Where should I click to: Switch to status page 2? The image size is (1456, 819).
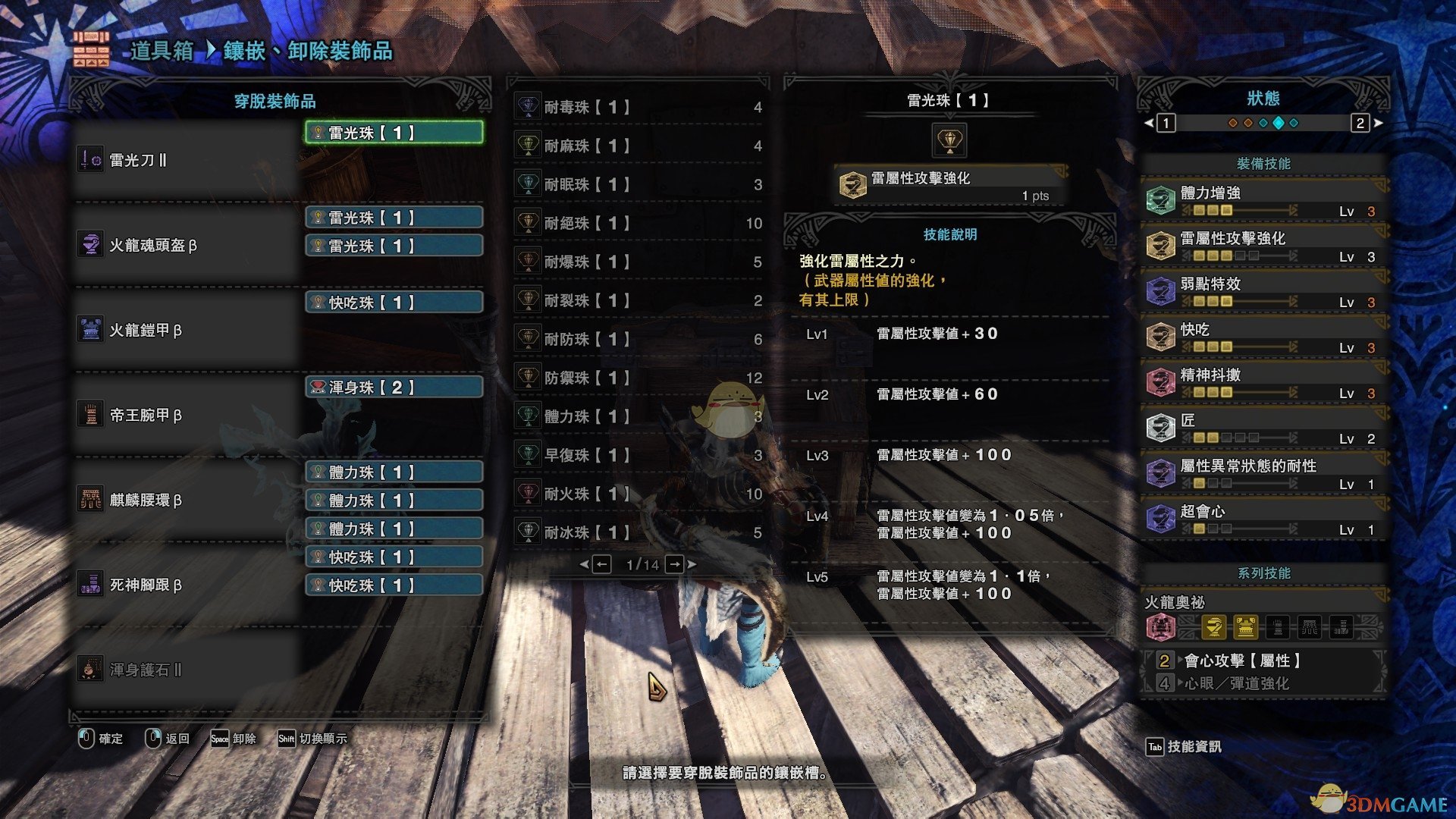point(1360,123)
